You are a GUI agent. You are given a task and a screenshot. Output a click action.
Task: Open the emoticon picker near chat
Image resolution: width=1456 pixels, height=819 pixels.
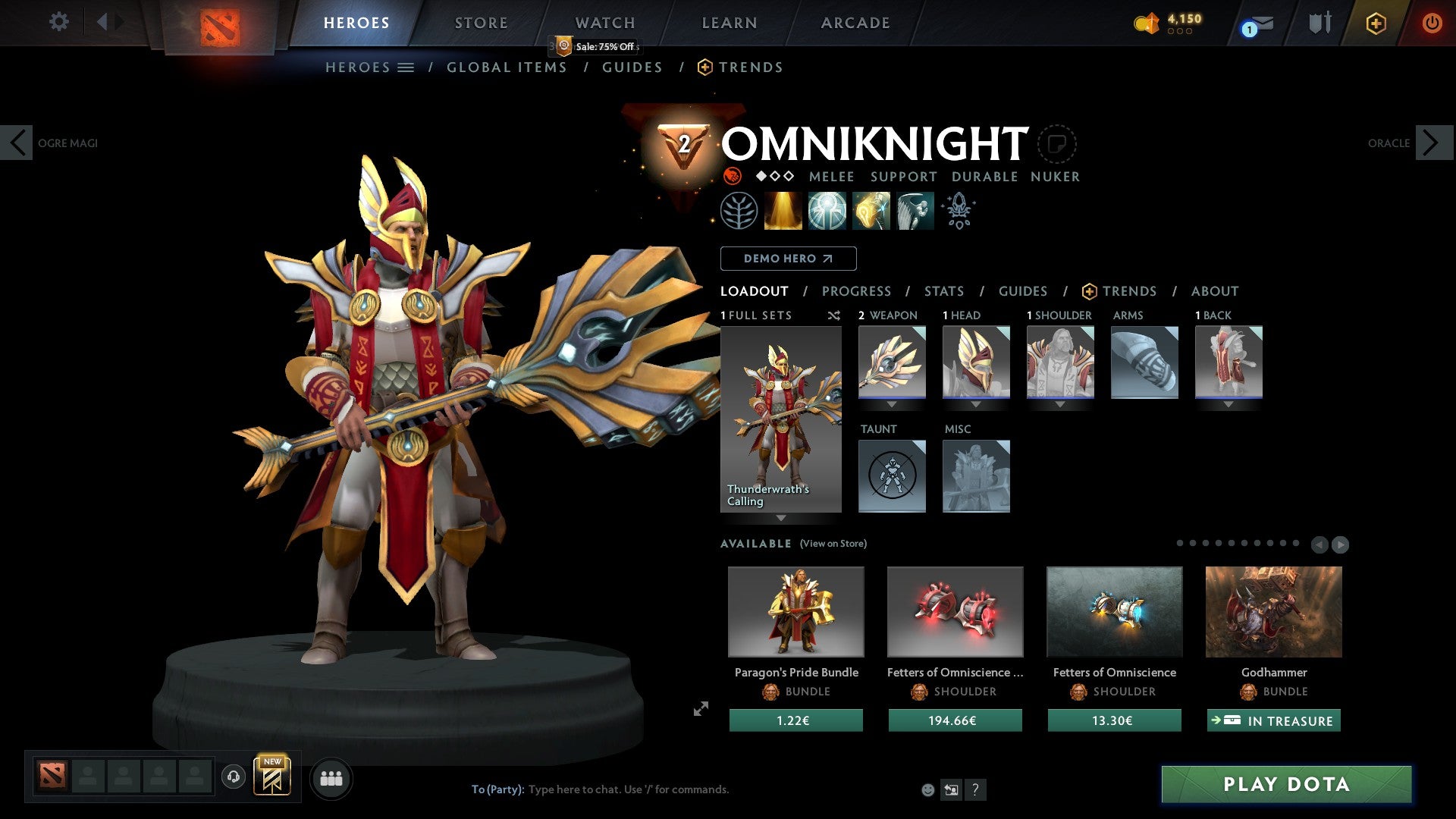928,789
